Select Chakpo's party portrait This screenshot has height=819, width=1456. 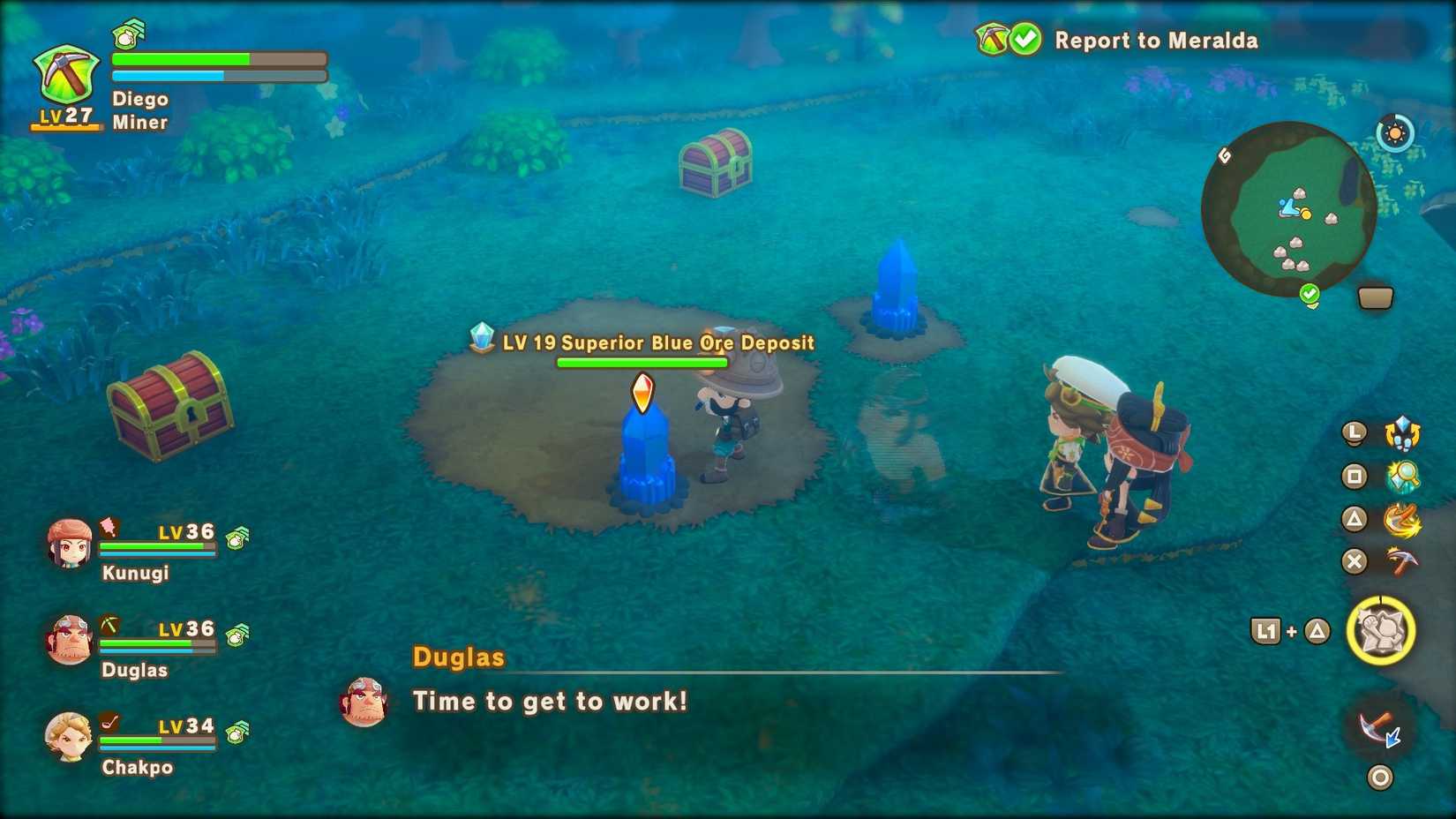69,738
